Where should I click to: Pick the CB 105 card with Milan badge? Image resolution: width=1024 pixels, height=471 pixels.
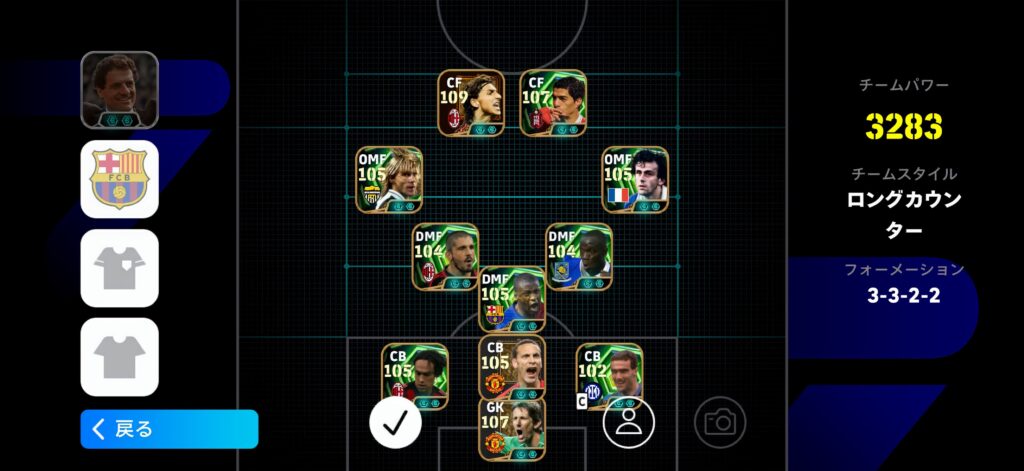[x=414, y=376]
